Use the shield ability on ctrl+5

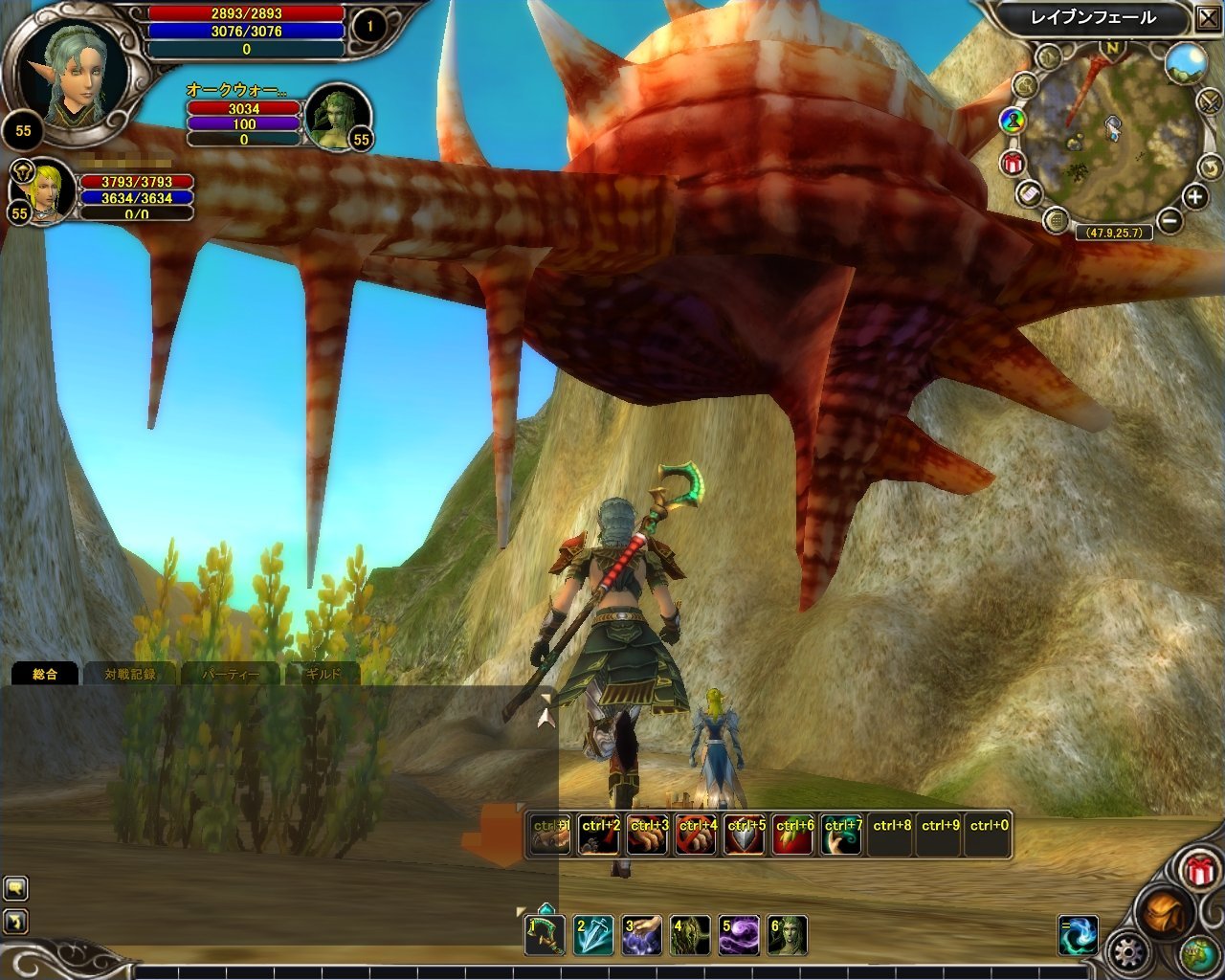(x=746, y=835)
